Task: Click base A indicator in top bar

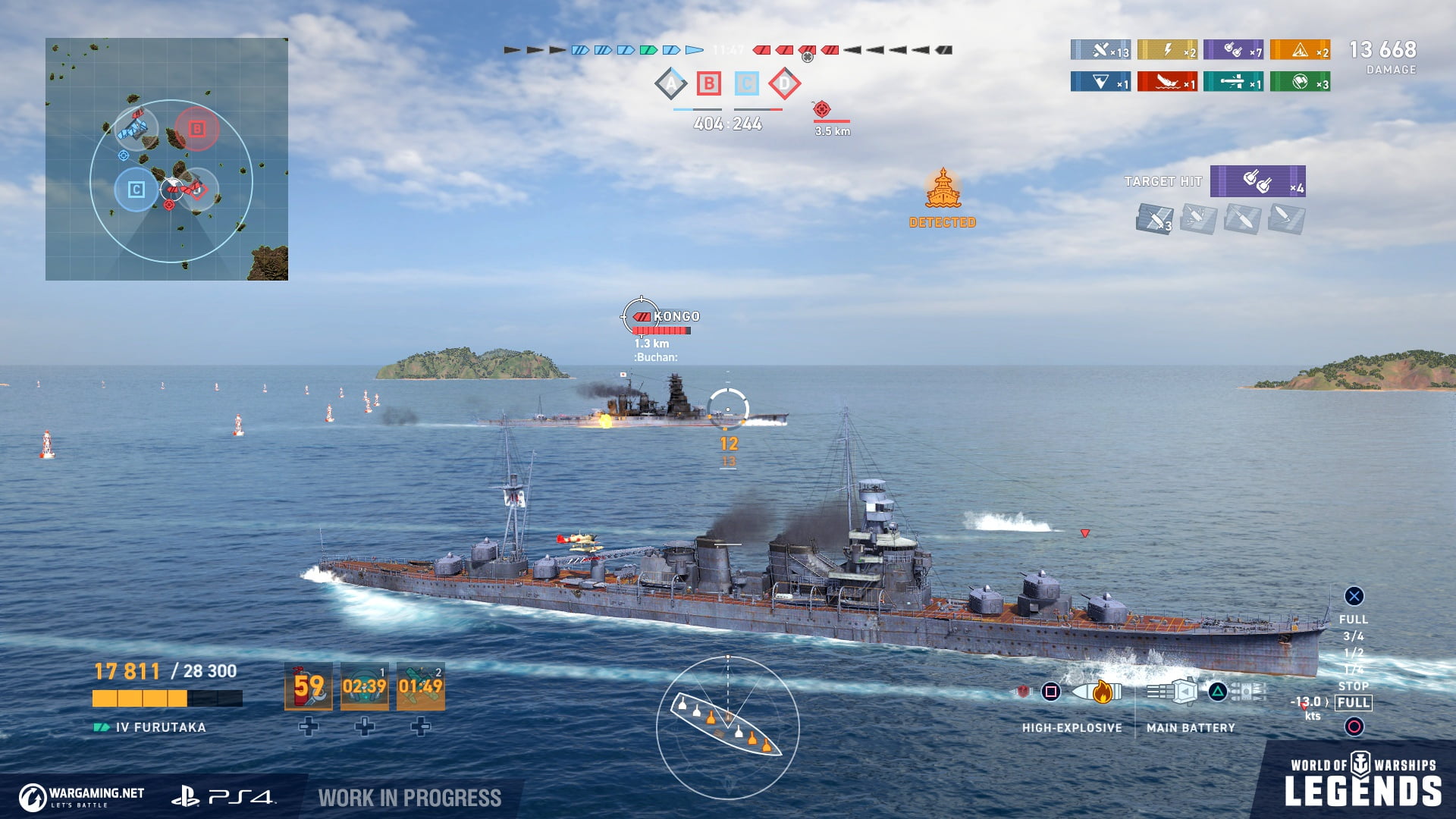Action: [671, 83]
